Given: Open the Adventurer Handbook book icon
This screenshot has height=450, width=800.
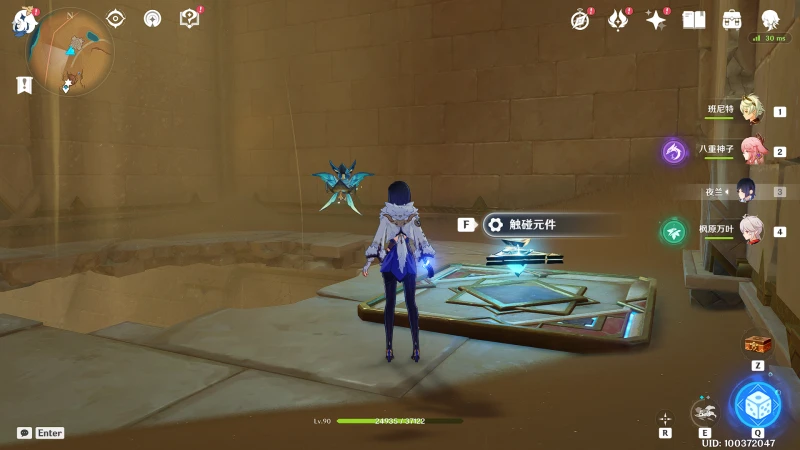Looking at the screenshot, I should tap(694, 20).
